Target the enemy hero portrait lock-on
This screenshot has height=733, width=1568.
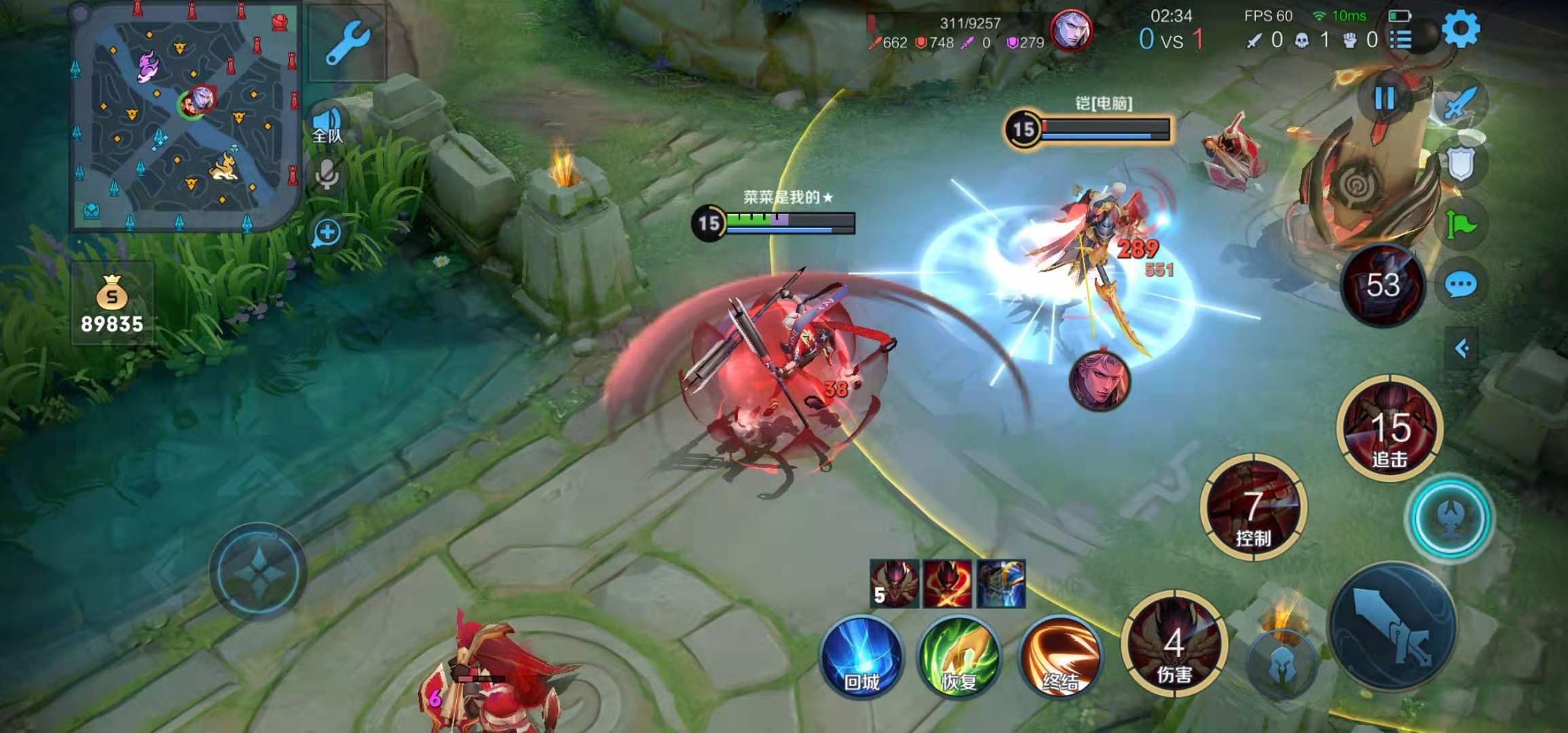tap(1099, 381)
